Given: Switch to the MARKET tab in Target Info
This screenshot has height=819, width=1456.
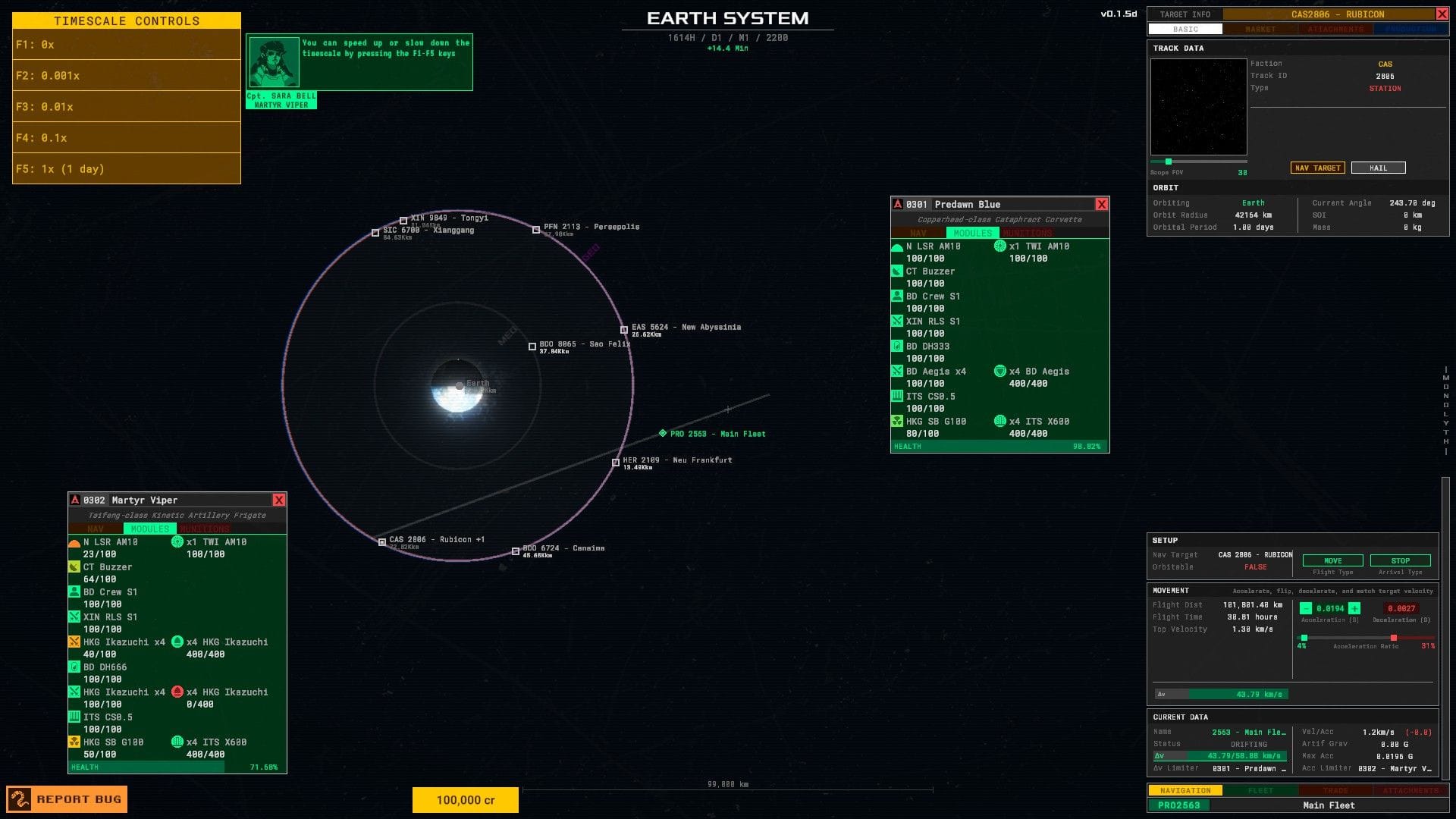Looking at the screenshot, I should pos(1260,29).
